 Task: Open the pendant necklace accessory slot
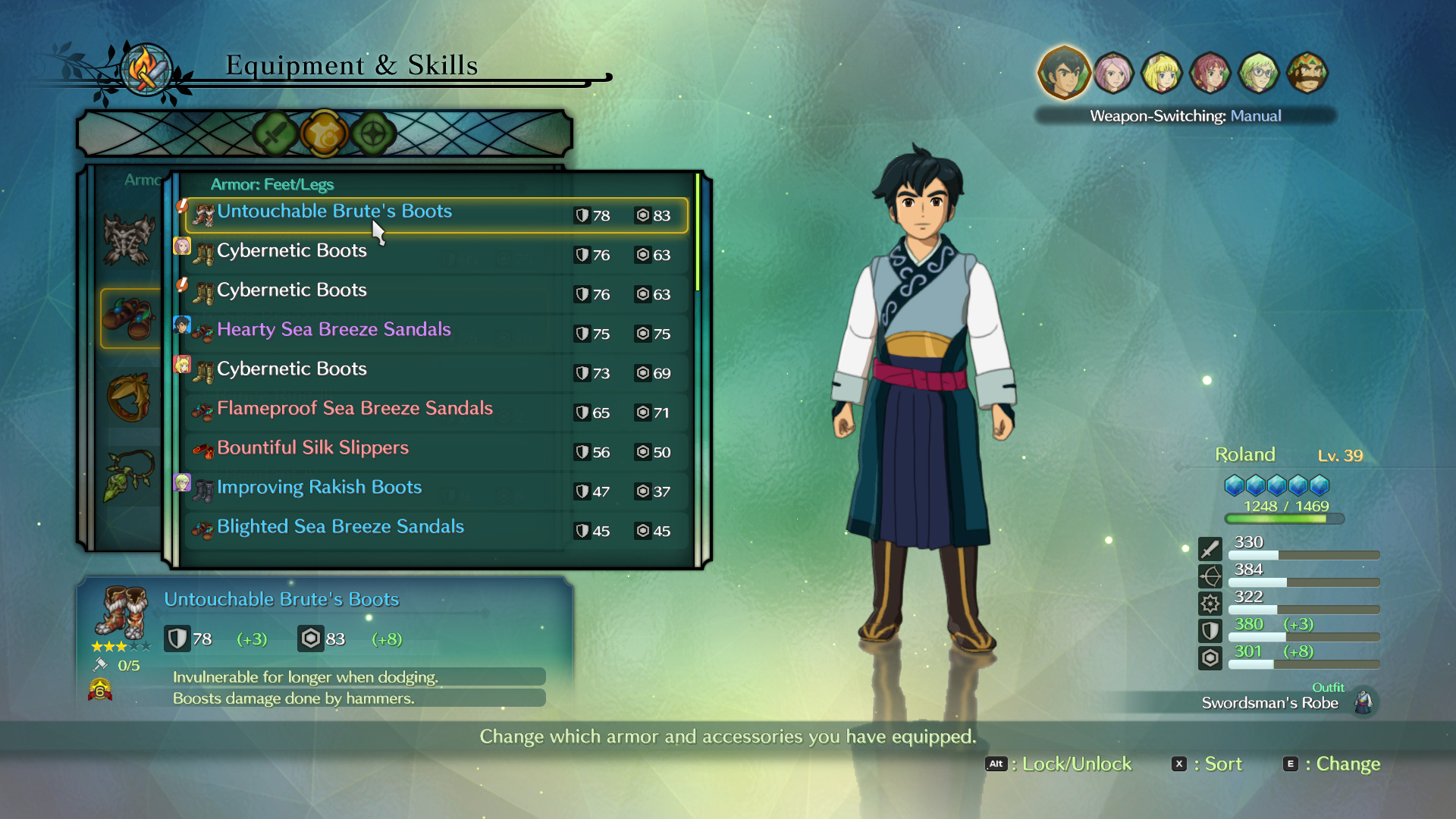pyautogui.click(x=129, y=475)
